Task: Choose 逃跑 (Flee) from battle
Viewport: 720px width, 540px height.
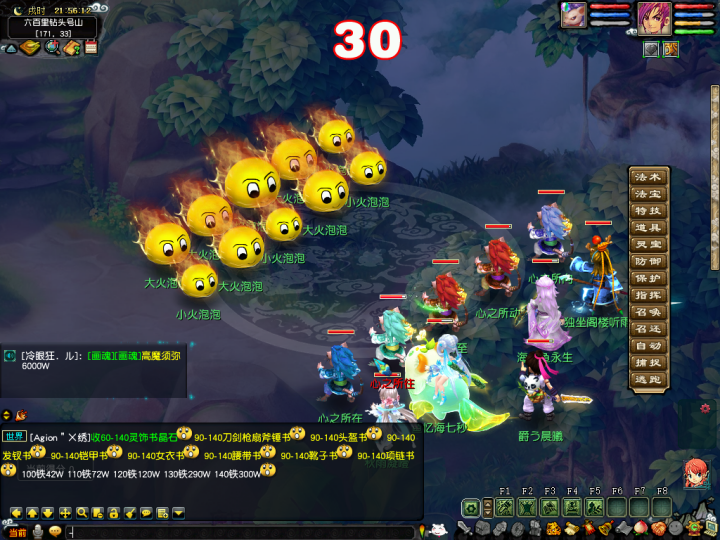Action: (648, 380)
